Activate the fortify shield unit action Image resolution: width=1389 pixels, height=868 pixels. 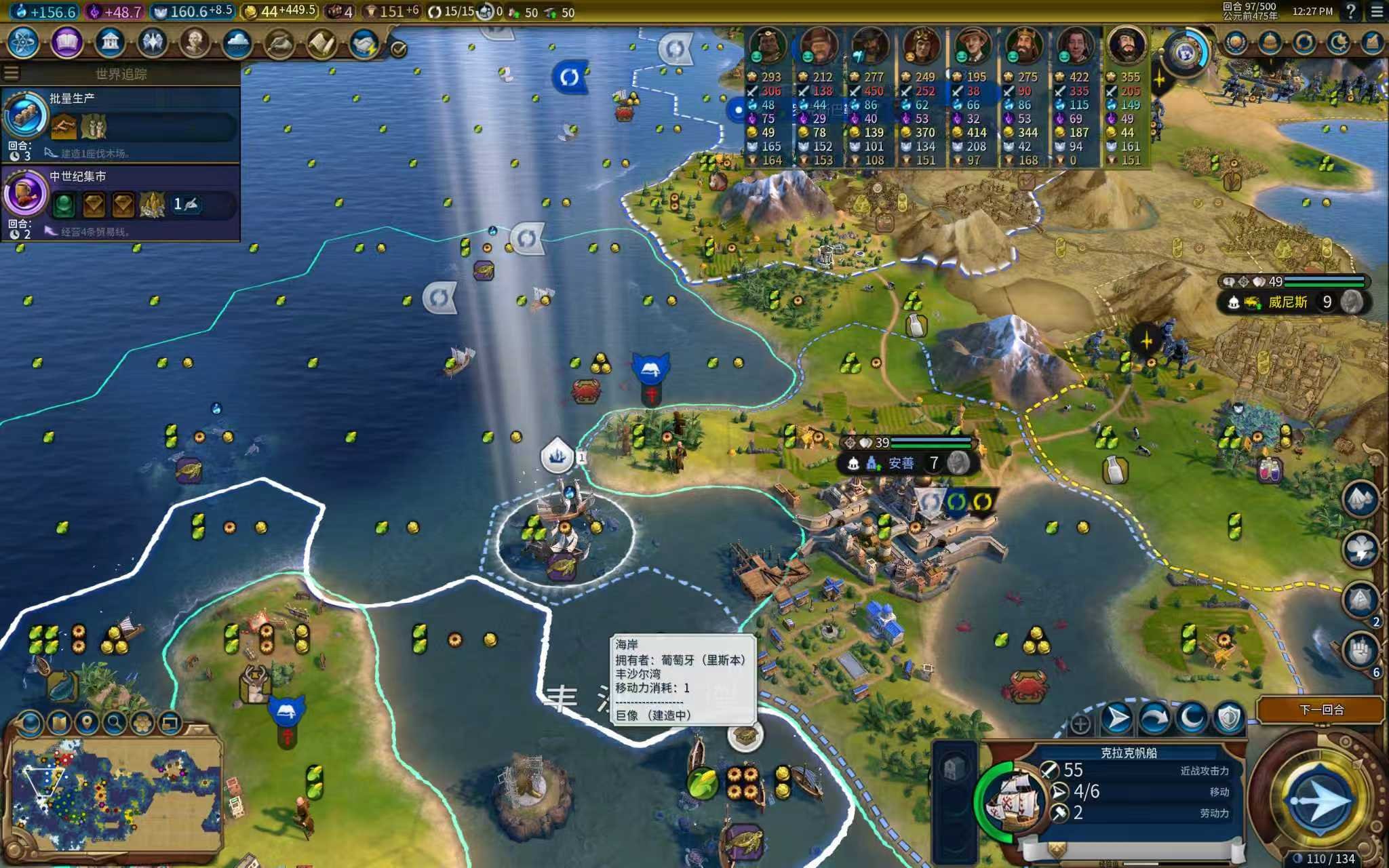tap(1228, 718)
